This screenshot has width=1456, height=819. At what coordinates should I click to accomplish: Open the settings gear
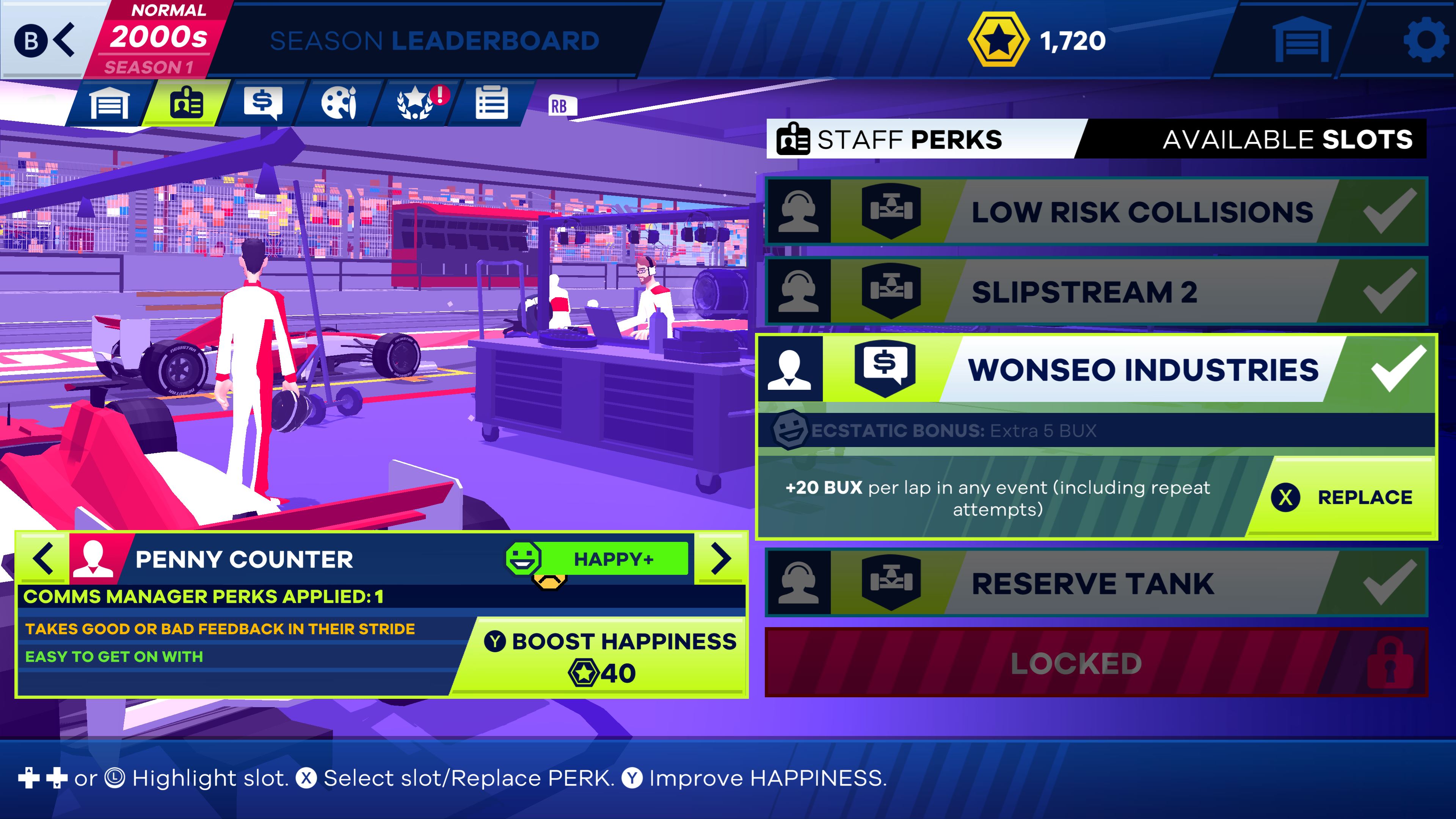1426,39
